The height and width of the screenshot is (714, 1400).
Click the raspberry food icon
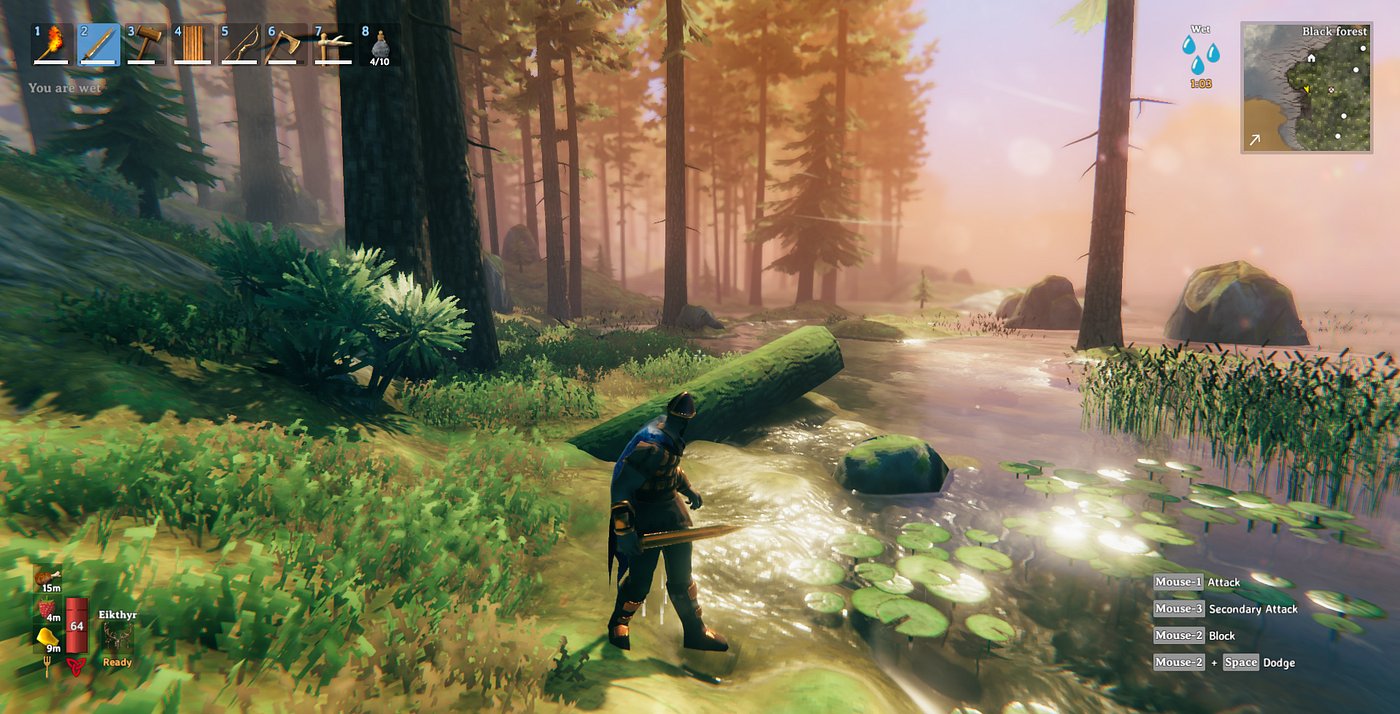coord(47,608)
